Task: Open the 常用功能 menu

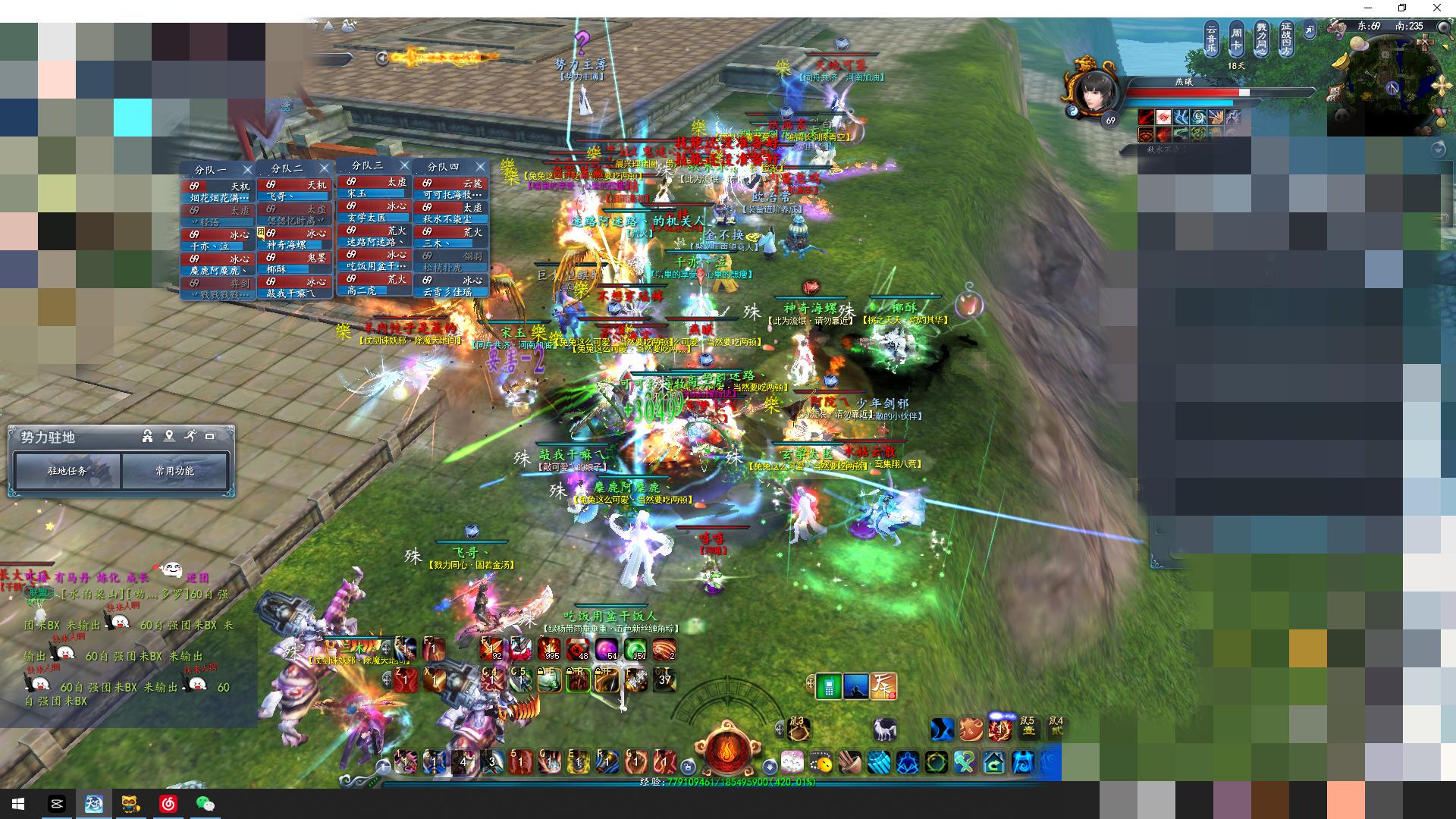Action: click(175, 471)
